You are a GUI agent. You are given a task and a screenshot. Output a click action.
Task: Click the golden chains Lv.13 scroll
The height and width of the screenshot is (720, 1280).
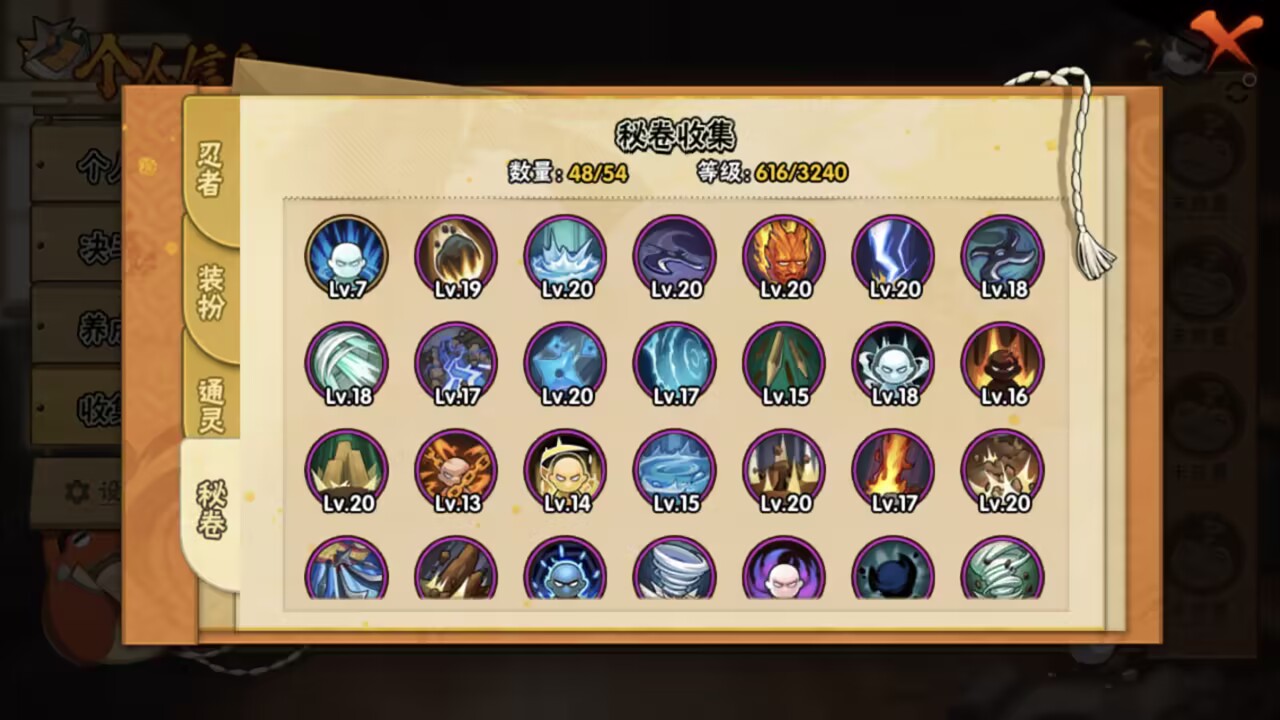point(456,469)
